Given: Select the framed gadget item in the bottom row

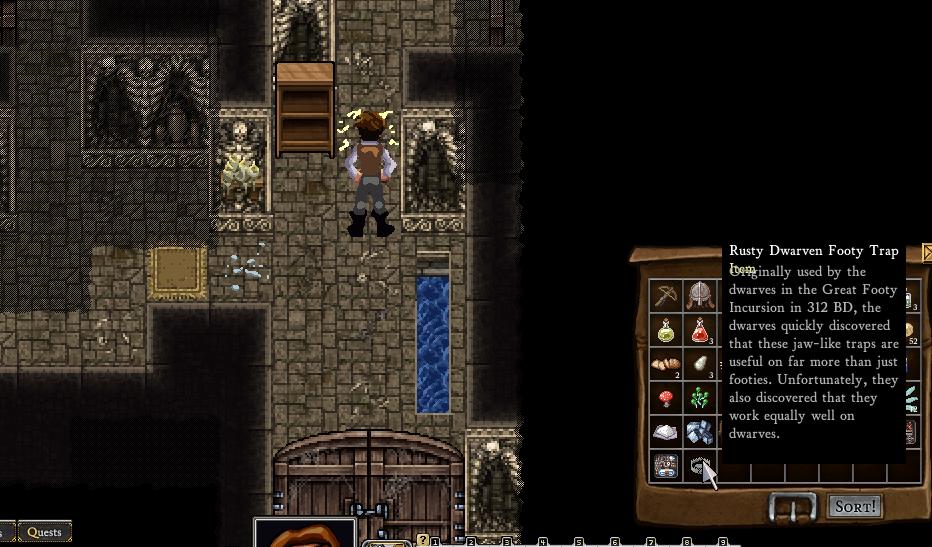Looking at the screenshot, I should tap(666, 466).
